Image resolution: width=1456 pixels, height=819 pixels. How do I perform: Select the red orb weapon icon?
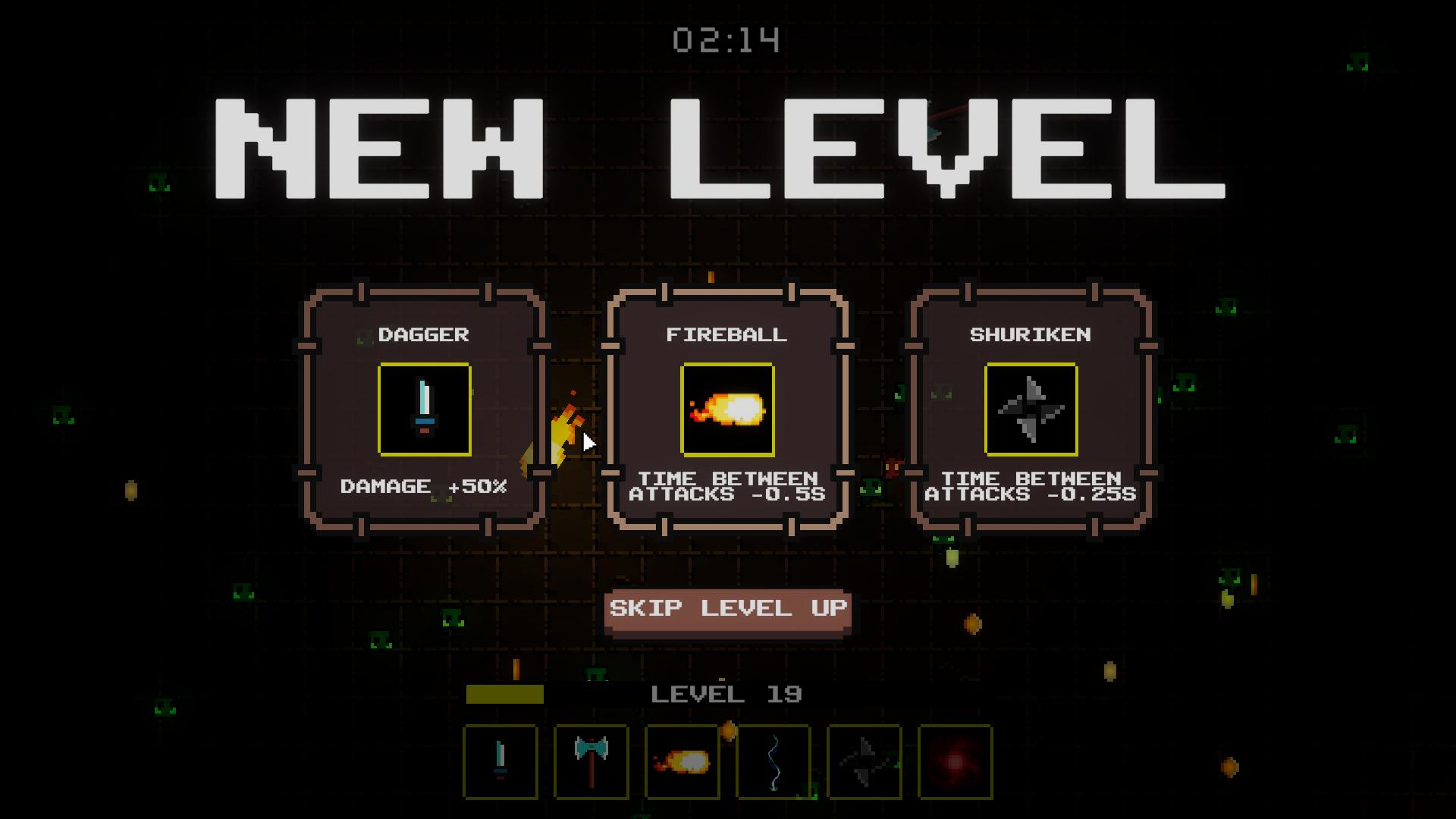[954, 764]
